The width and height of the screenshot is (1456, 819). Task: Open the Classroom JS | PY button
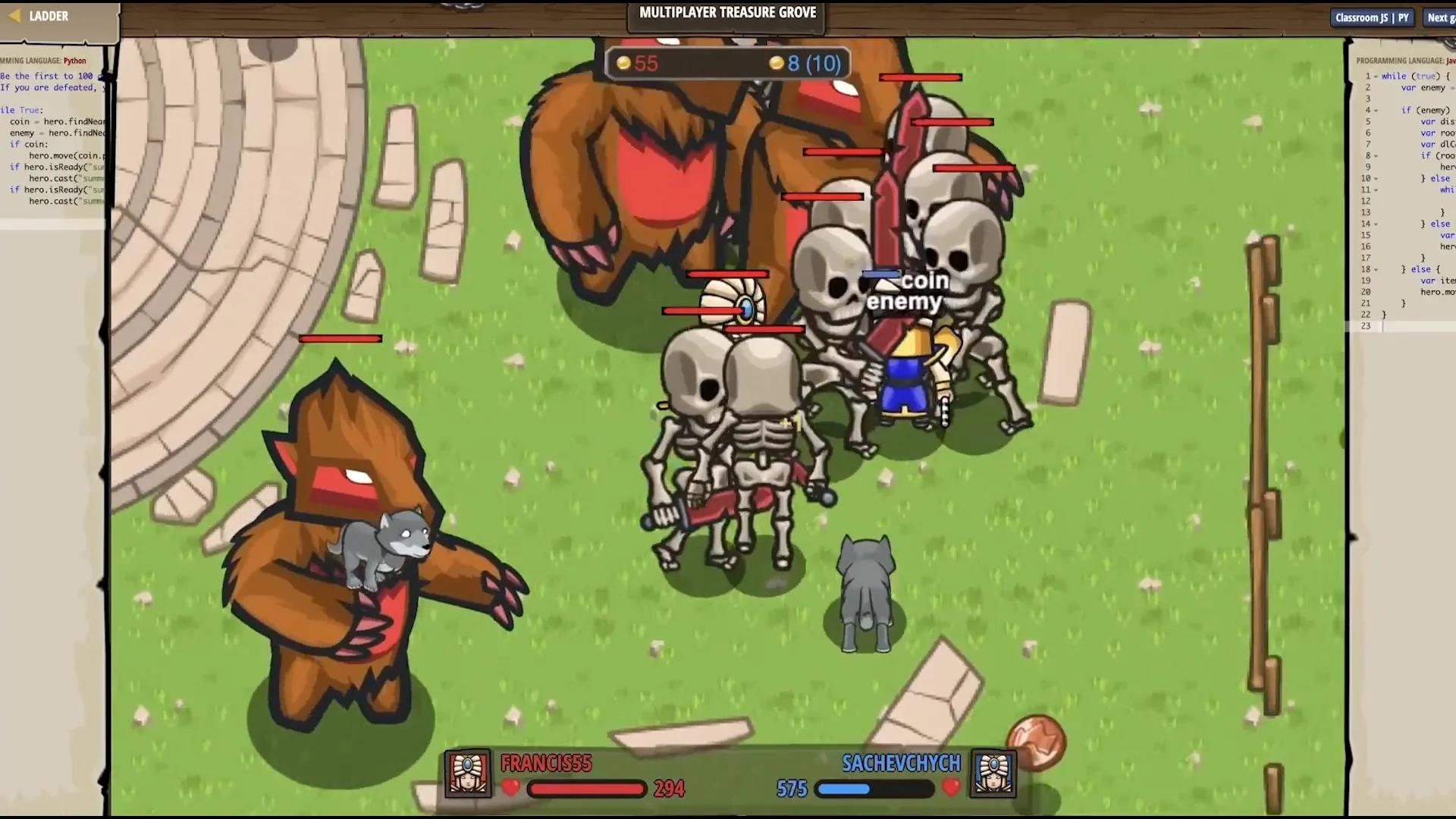[1372, 17]
